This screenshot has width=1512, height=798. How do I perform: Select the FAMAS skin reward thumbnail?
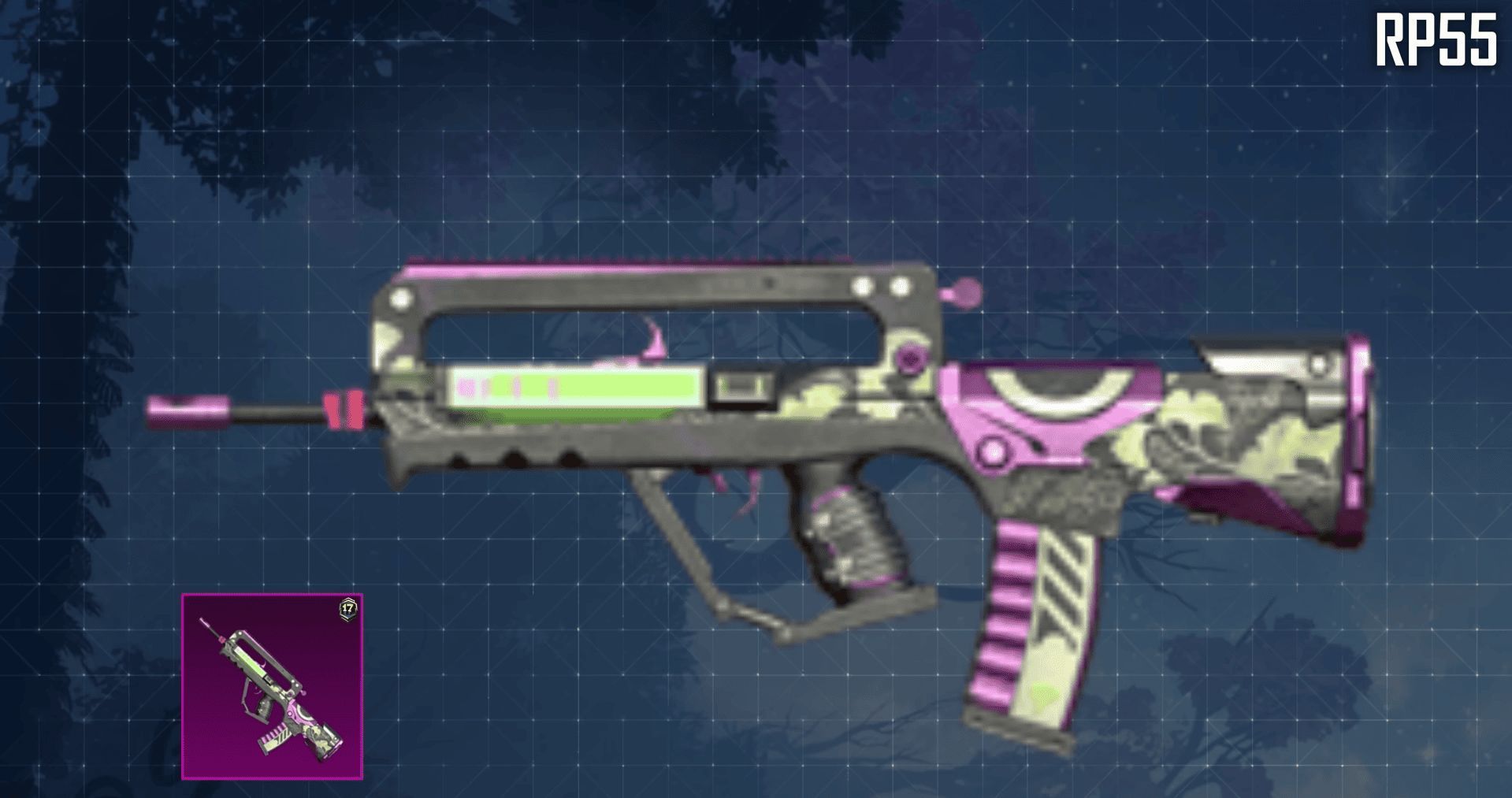pos(272,686)
